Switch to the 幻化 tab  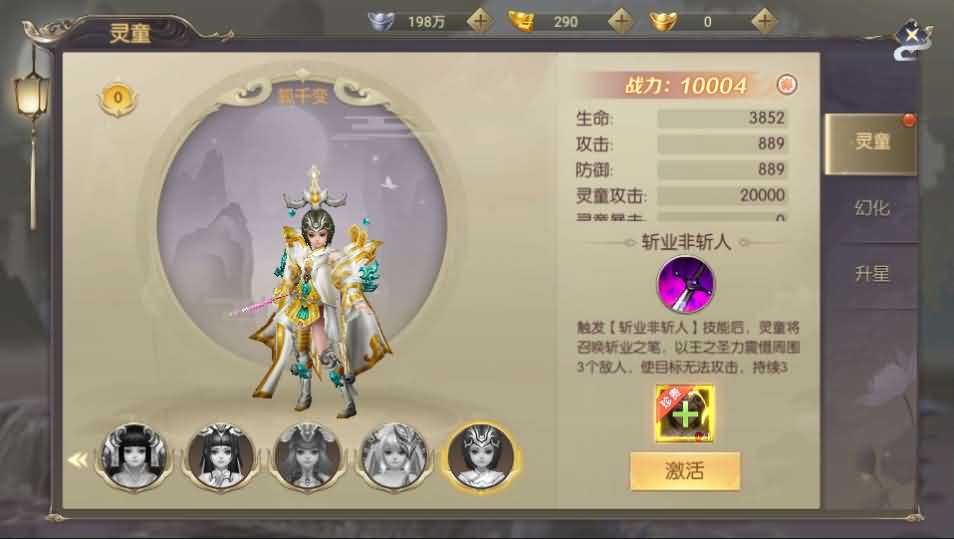coord(871,208)
